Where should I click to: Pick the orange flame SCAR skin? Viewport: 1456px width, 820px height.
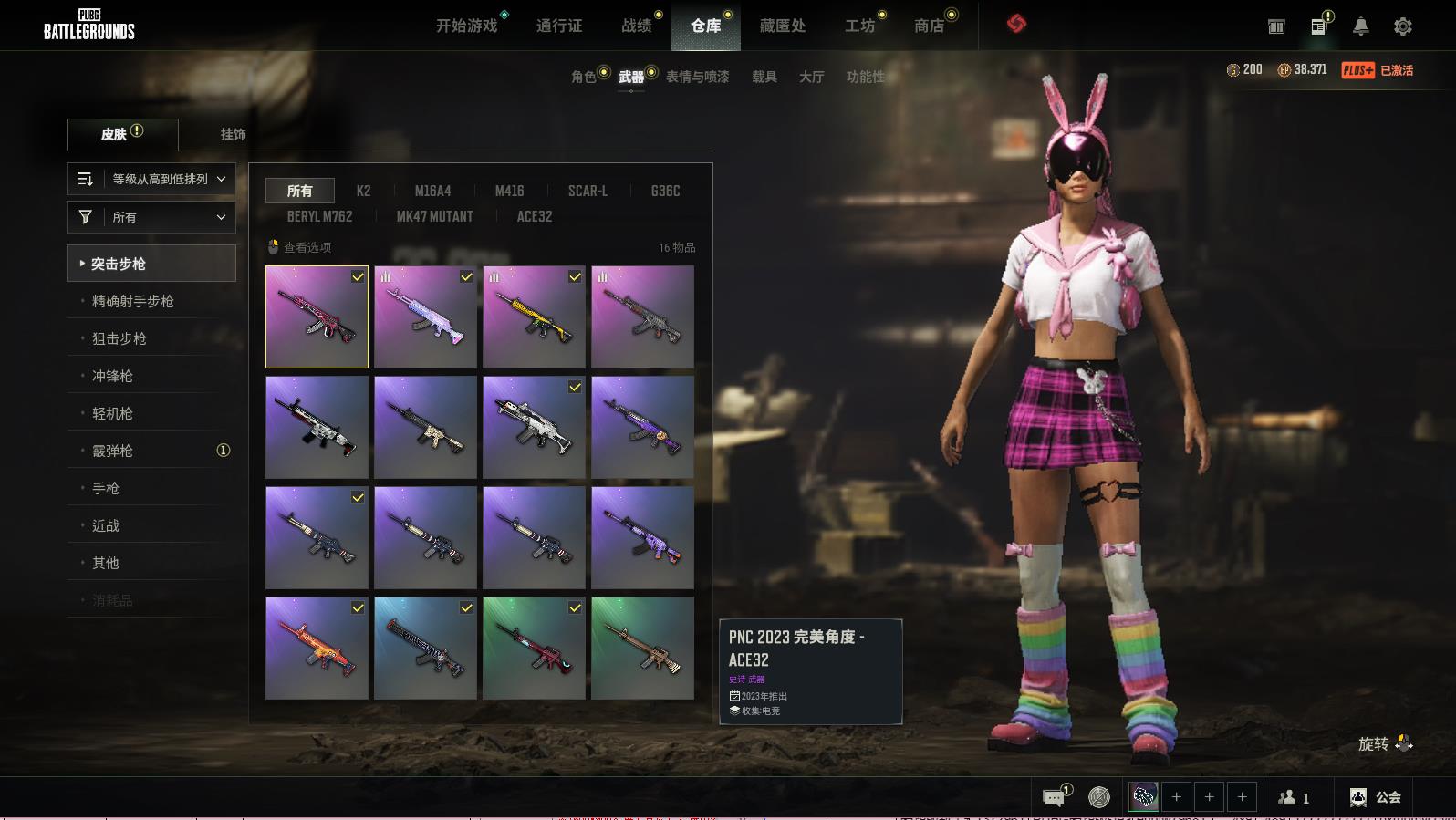(x=317, y=648)
